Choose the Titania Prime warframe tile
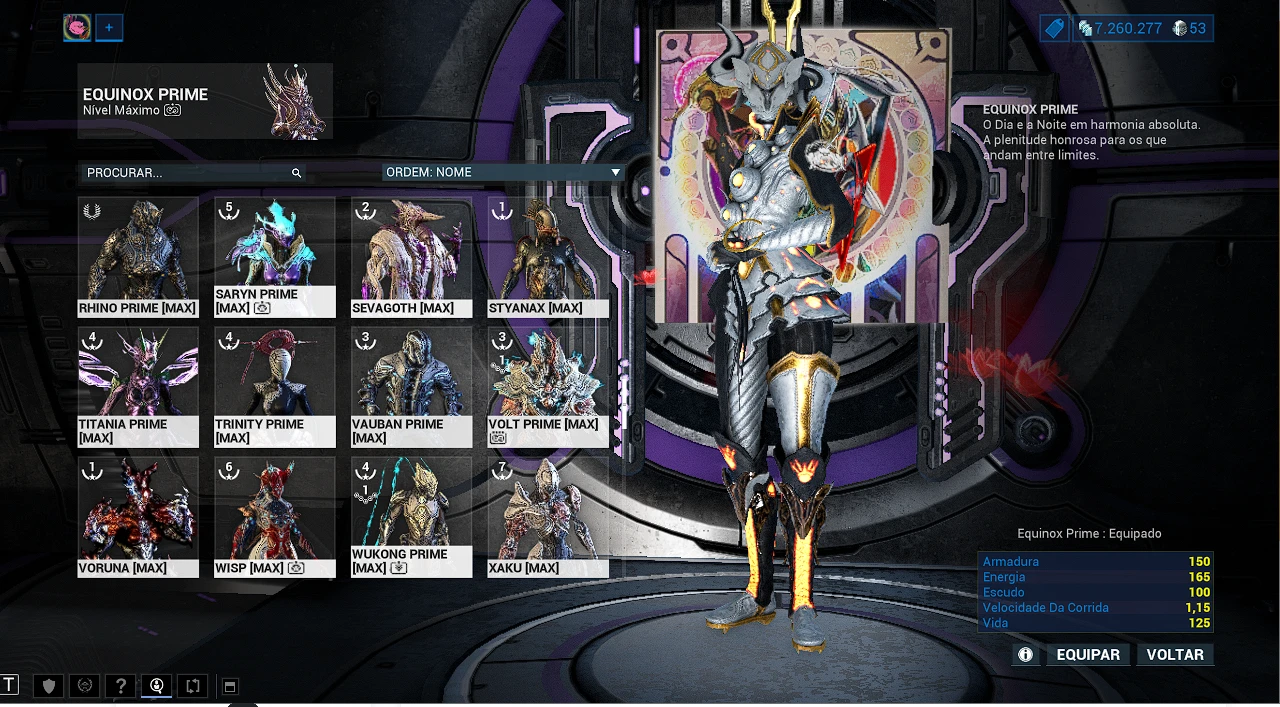 [138, 386]
